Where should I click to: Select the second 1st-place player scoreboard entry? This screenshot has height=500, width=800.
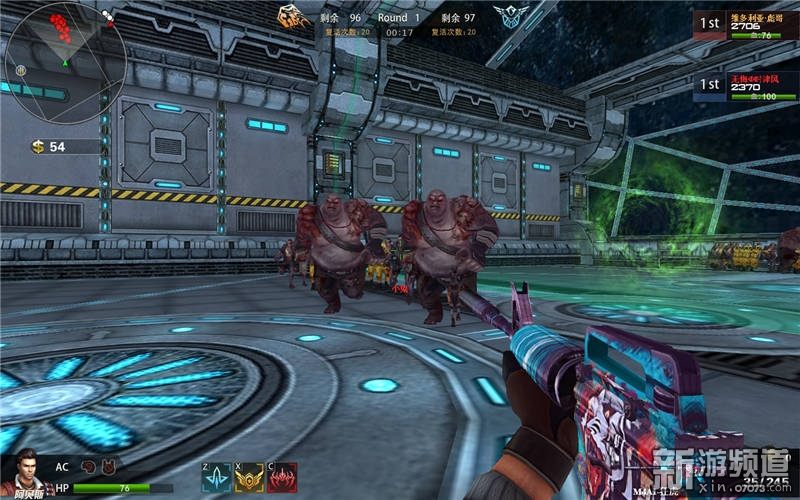point(743,86)
